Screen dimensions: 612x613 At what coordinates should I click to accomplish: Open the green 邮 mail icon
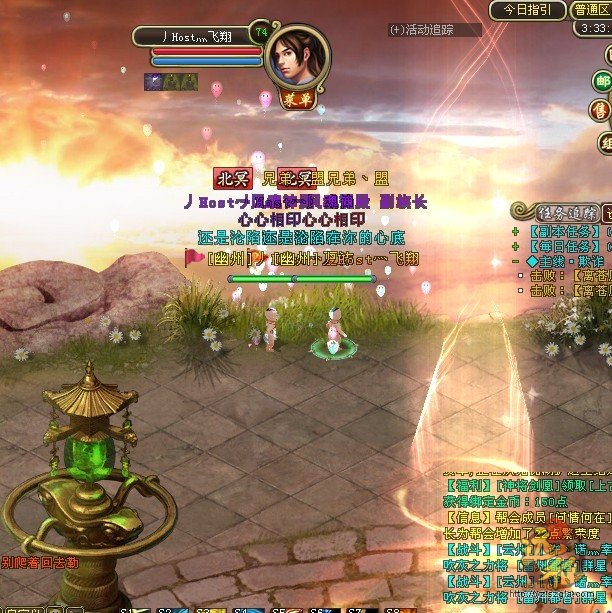pos(602,81)
